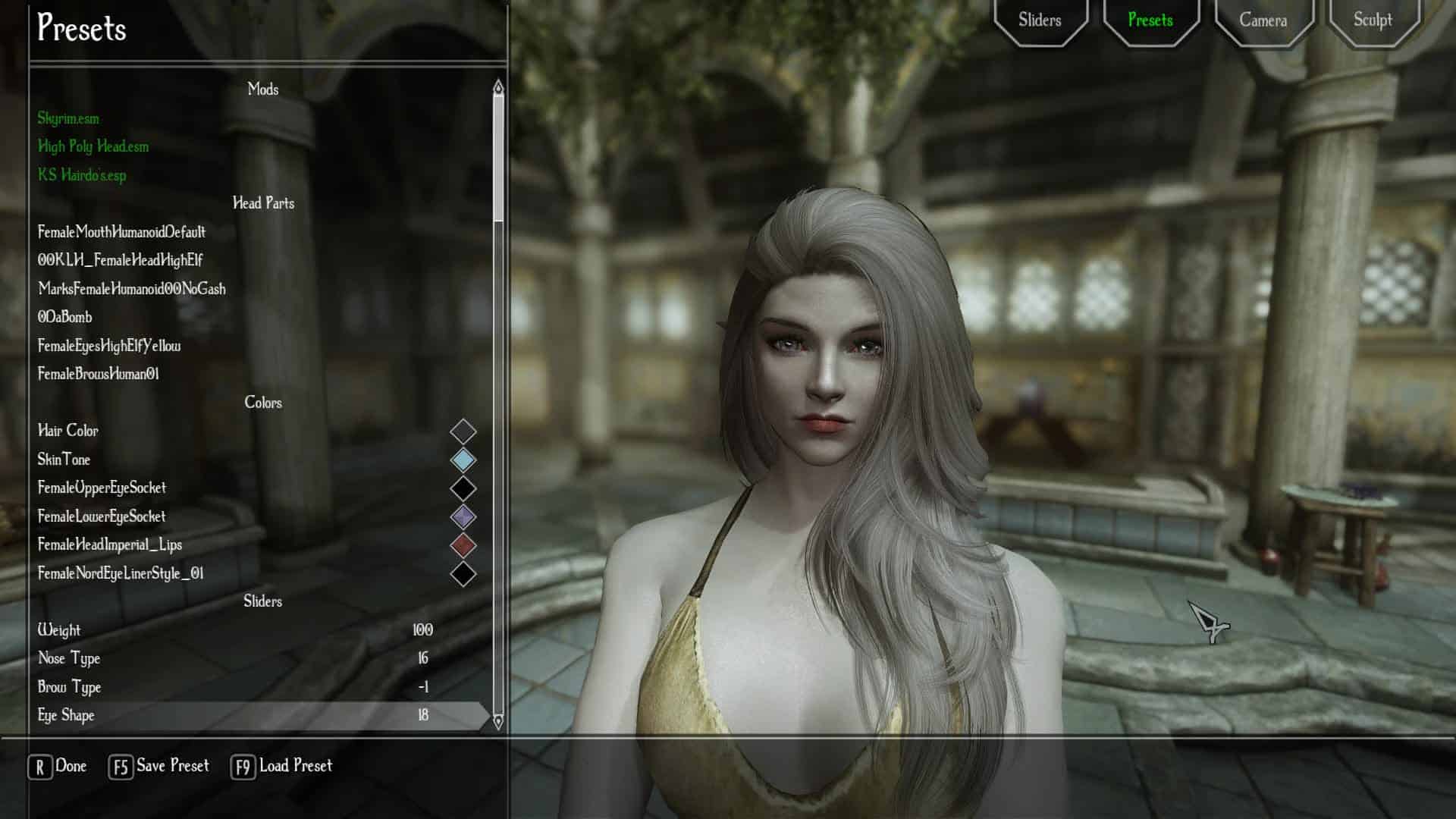Switch to the Sliders tab
The height and width of the screenshot is (819, 1456).
[x=1040, y=20]
